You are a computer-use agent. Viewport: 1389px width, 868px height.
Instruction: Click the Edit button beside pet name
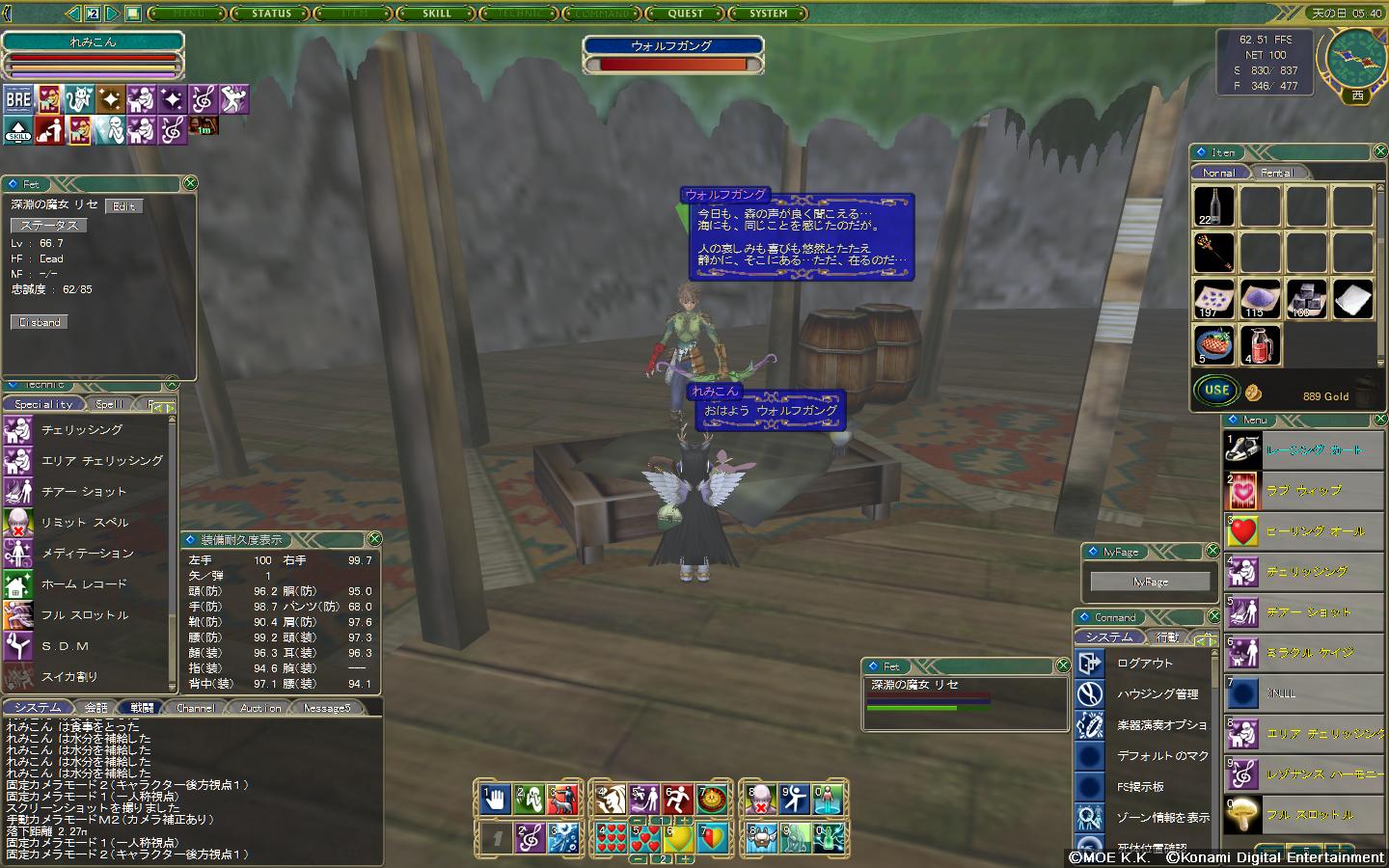[x=124, y=206]
